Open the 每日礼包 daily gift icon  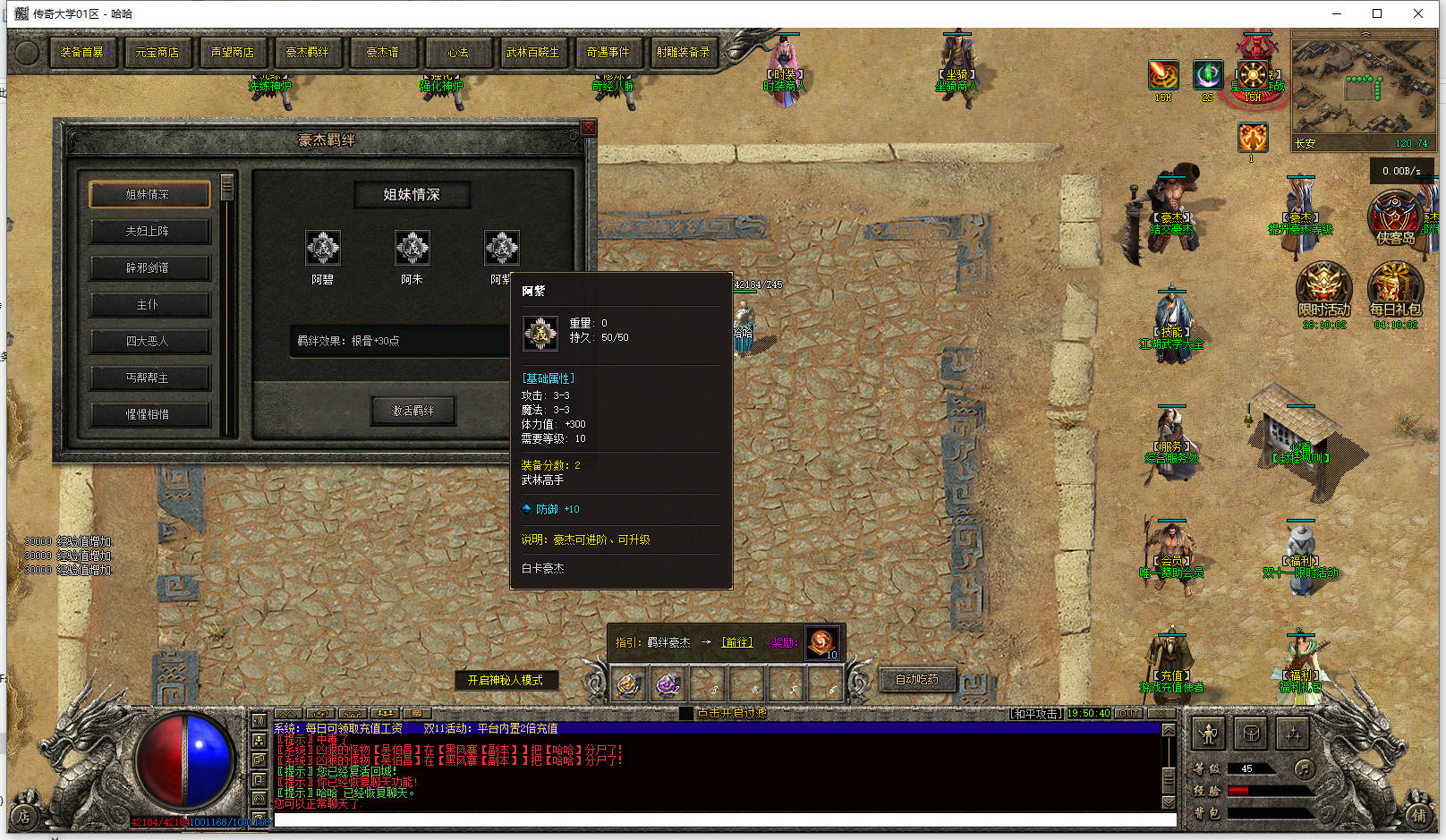(x=1394, y=288)
